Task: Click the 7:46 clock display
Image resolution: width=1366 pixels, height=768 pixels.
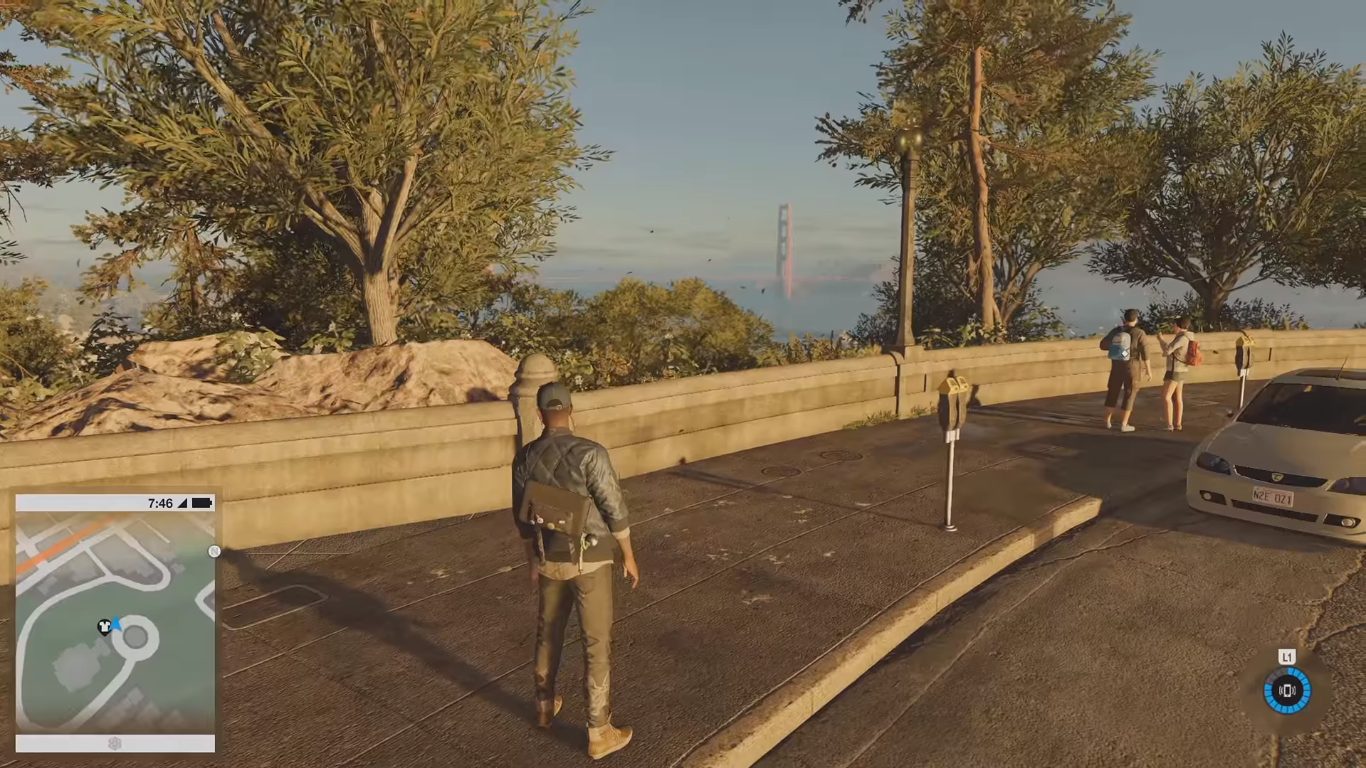Action: [x=158, y=502]
